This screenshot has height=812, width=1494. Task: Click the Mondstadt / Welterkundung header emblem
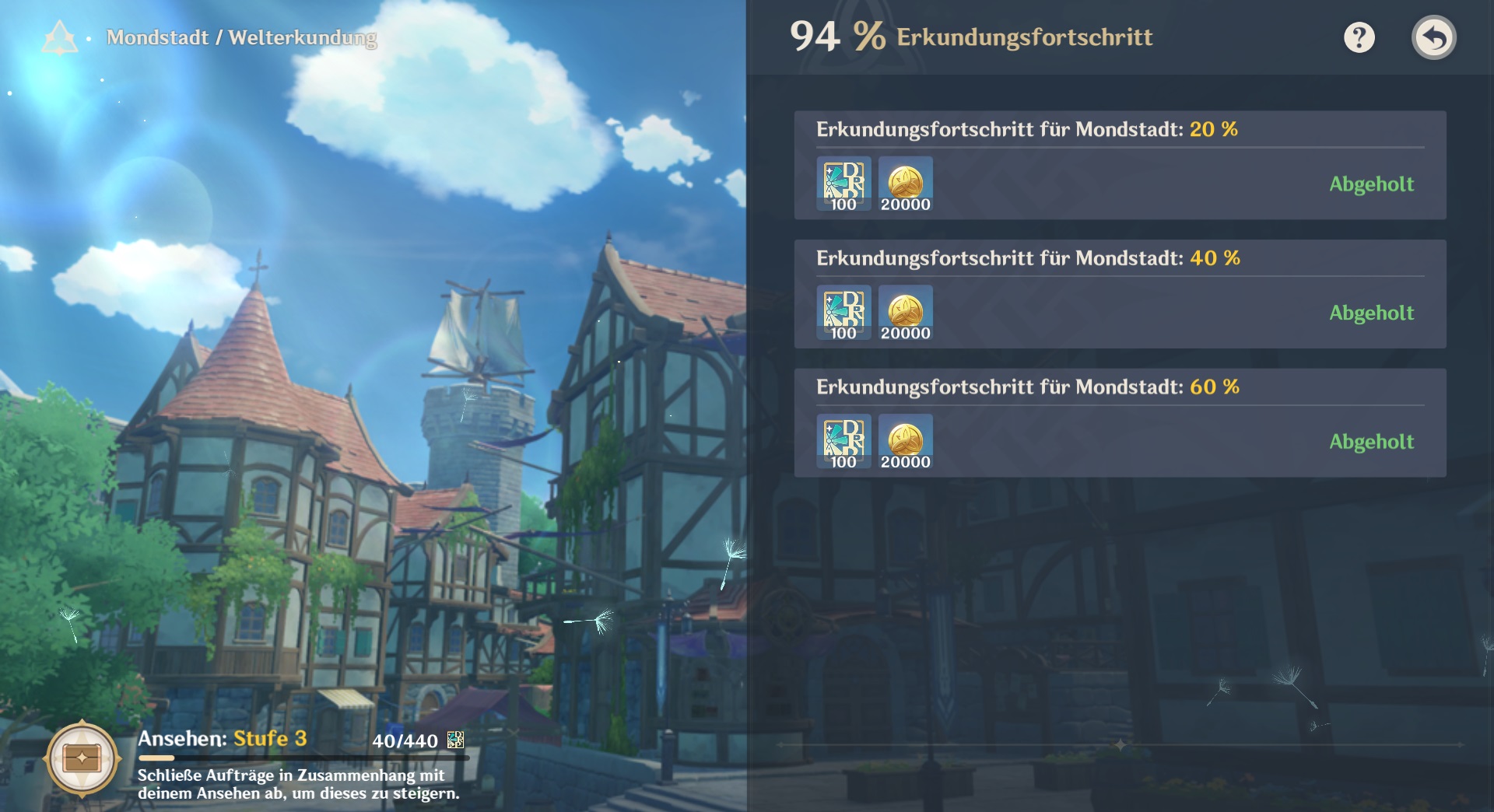59,37
